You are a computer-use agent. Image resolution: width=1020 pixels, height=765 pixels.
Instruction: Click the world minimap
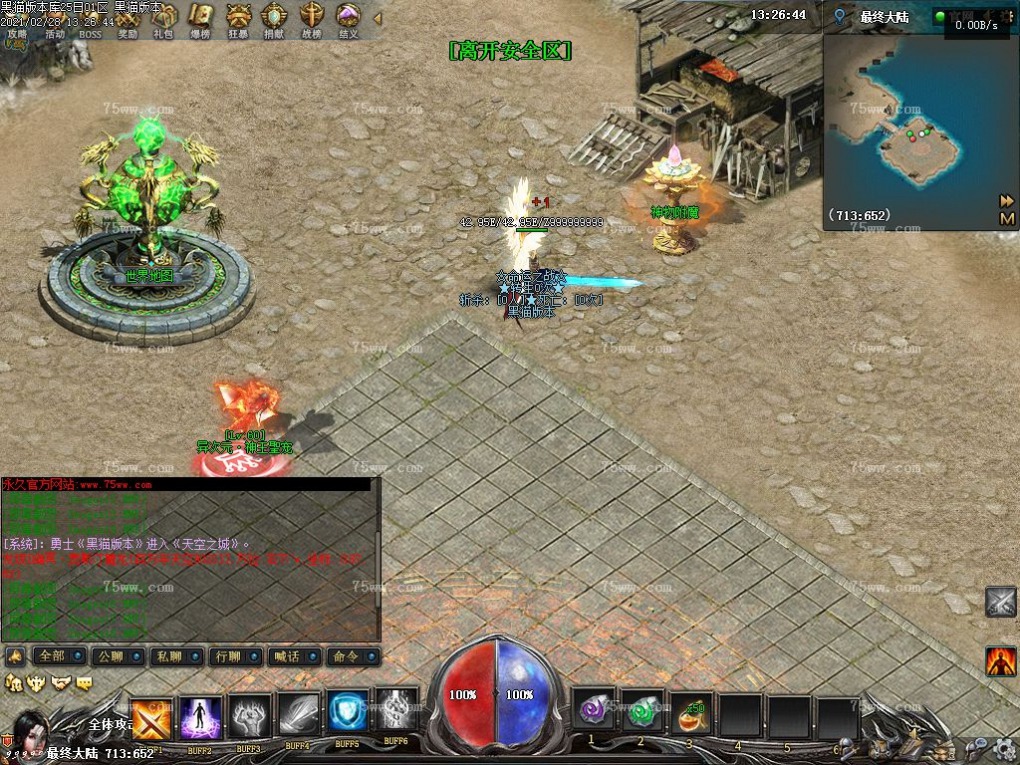(920, 125)
